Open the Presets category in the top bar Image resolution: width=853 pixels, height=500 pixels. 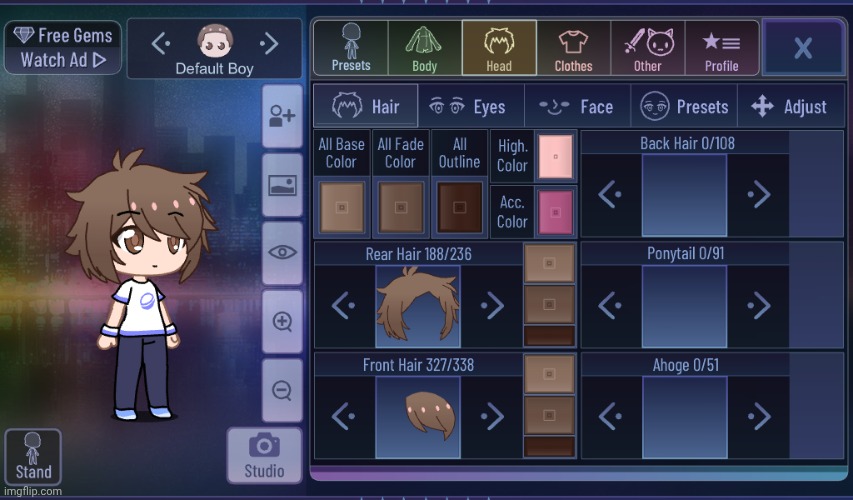click(350, 47)
